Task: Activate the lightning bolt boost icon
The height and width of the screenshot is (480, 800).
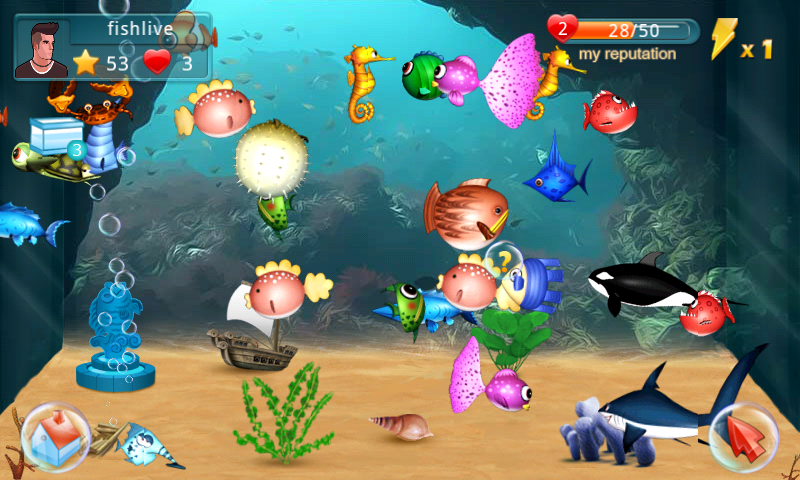Action: [723, 39]
